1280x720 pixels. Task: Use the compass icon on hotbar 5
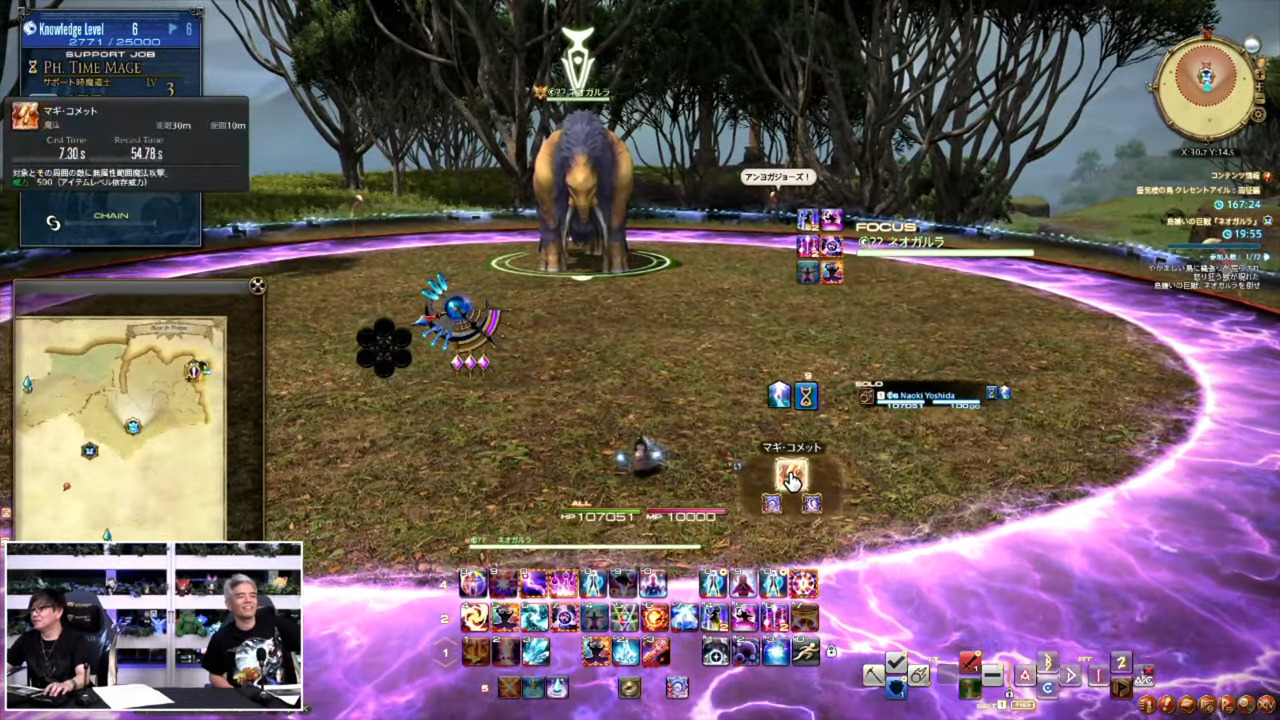[x=629, y=687]
